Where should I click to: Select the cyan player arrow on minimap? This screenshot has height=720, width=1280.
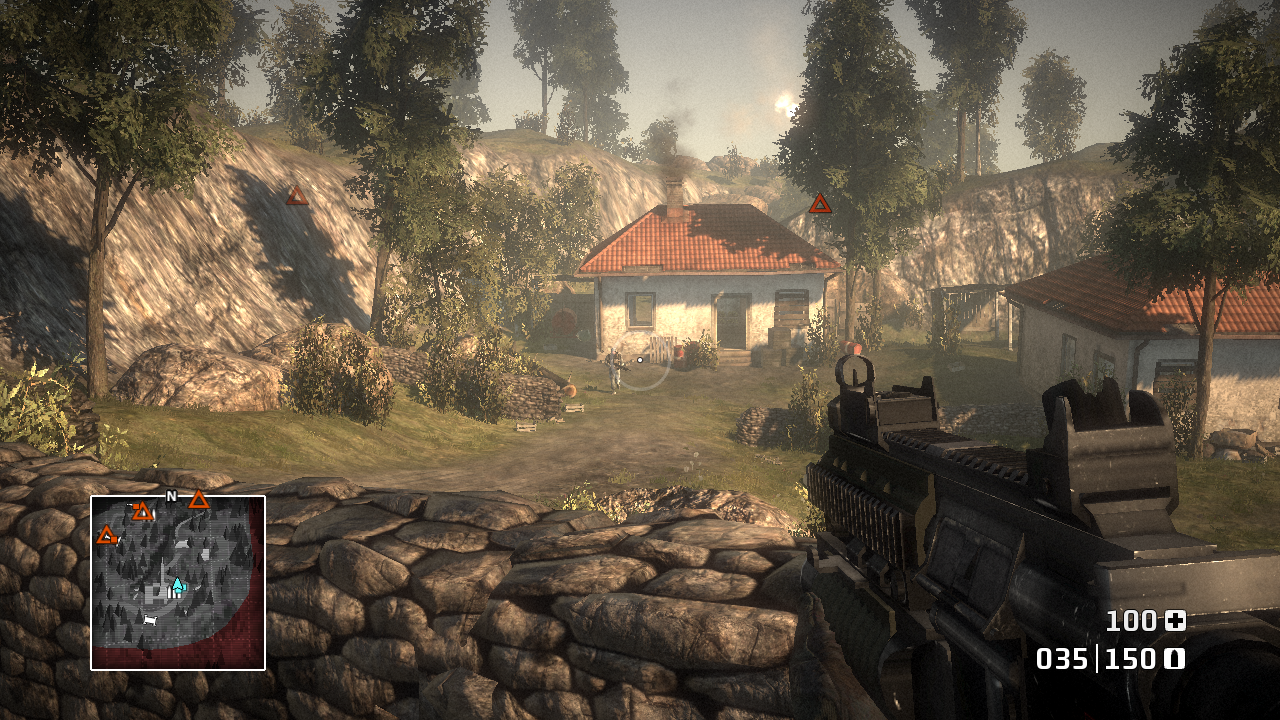tap(177, 585)
